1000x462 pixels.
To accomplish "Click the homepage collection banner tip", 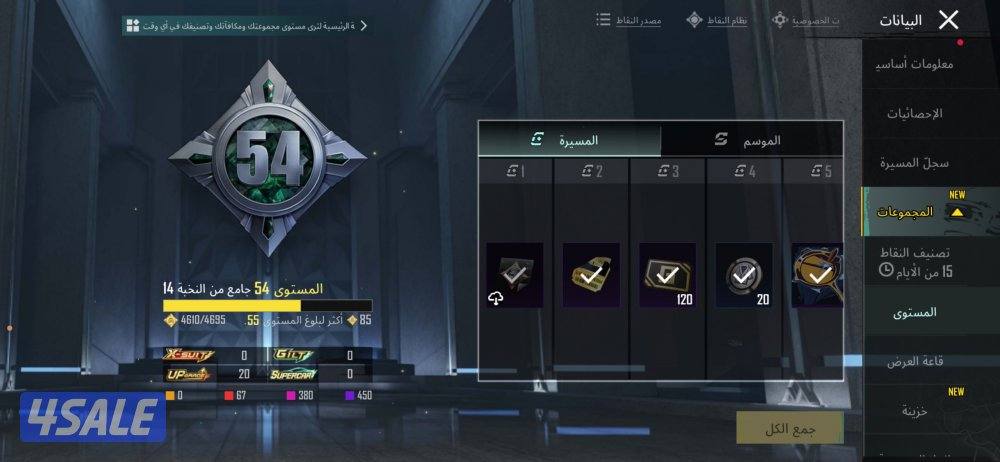I will 246,25.
